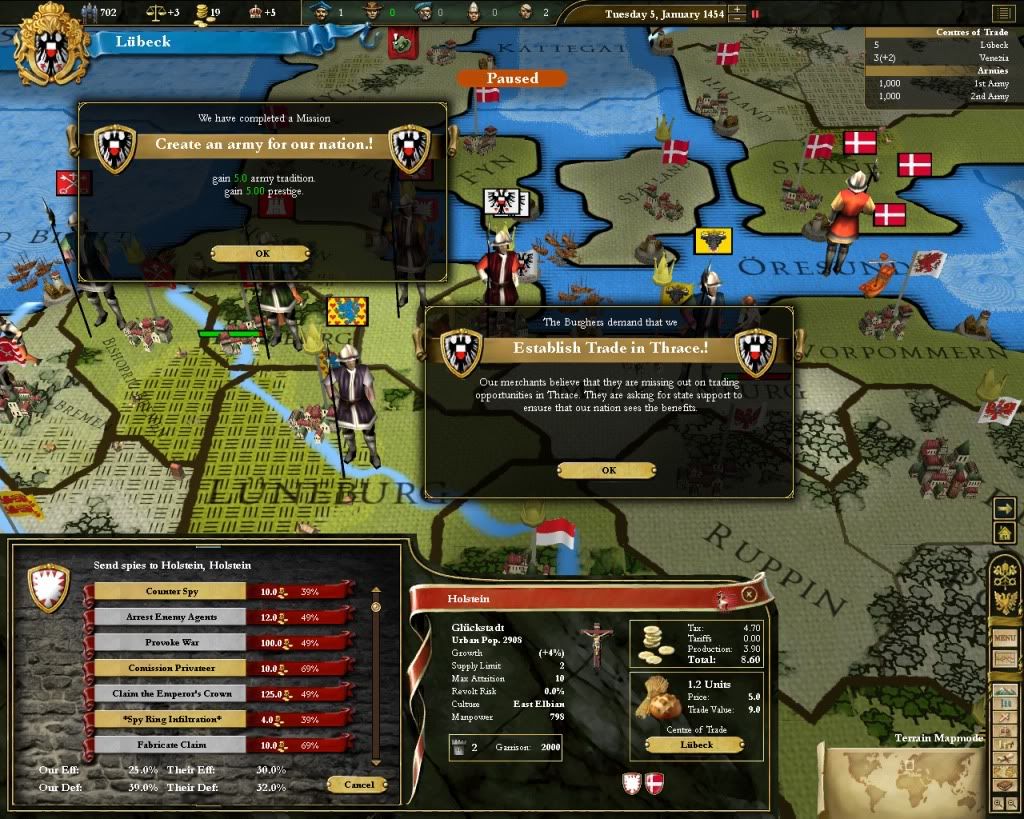Select Comission Privateer spy action
The width and height of the screenshot is (1024, 819).
point(169,667)
